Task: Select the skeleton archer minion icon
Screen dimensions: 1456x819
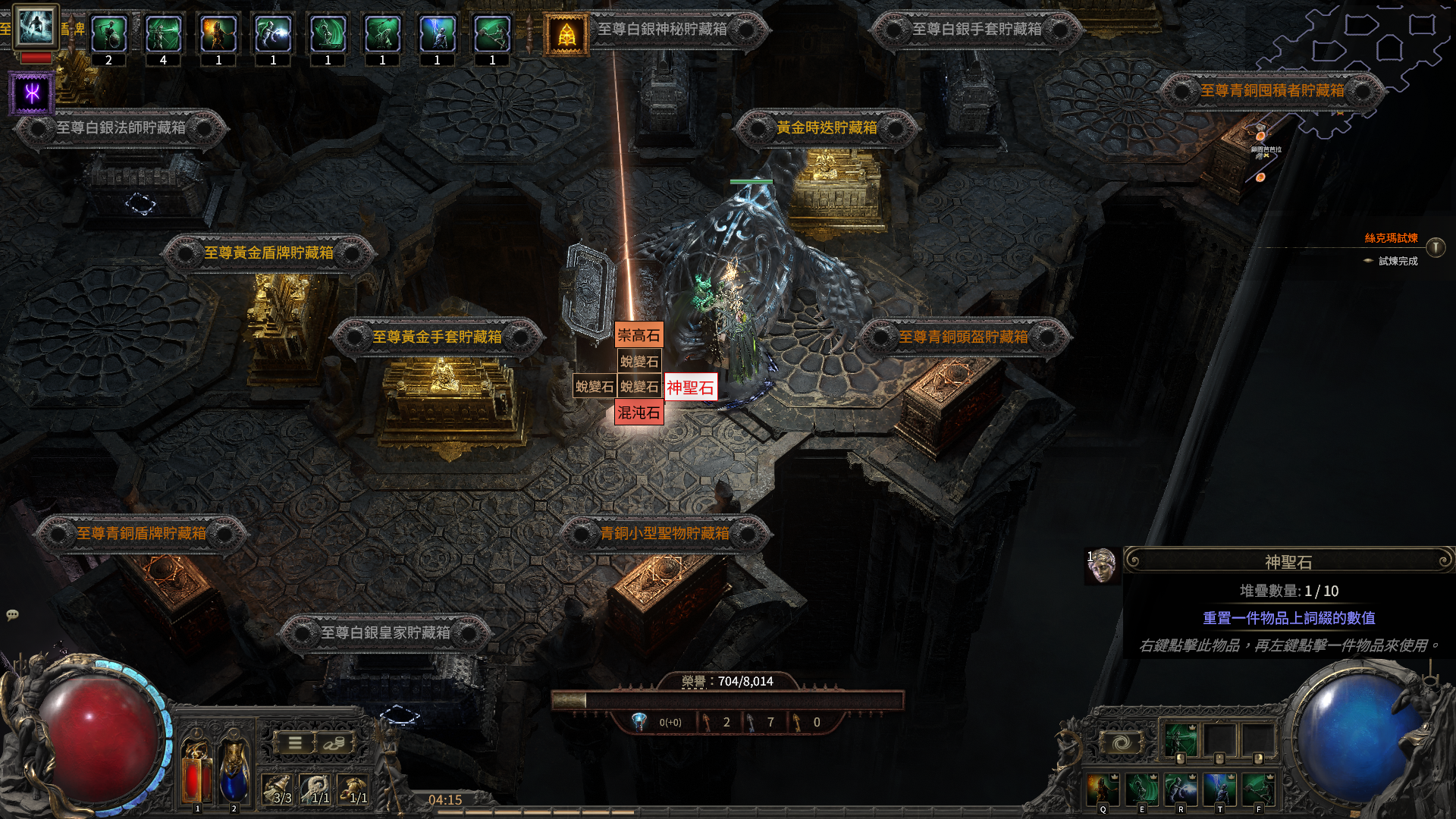Action: [164, 34]
